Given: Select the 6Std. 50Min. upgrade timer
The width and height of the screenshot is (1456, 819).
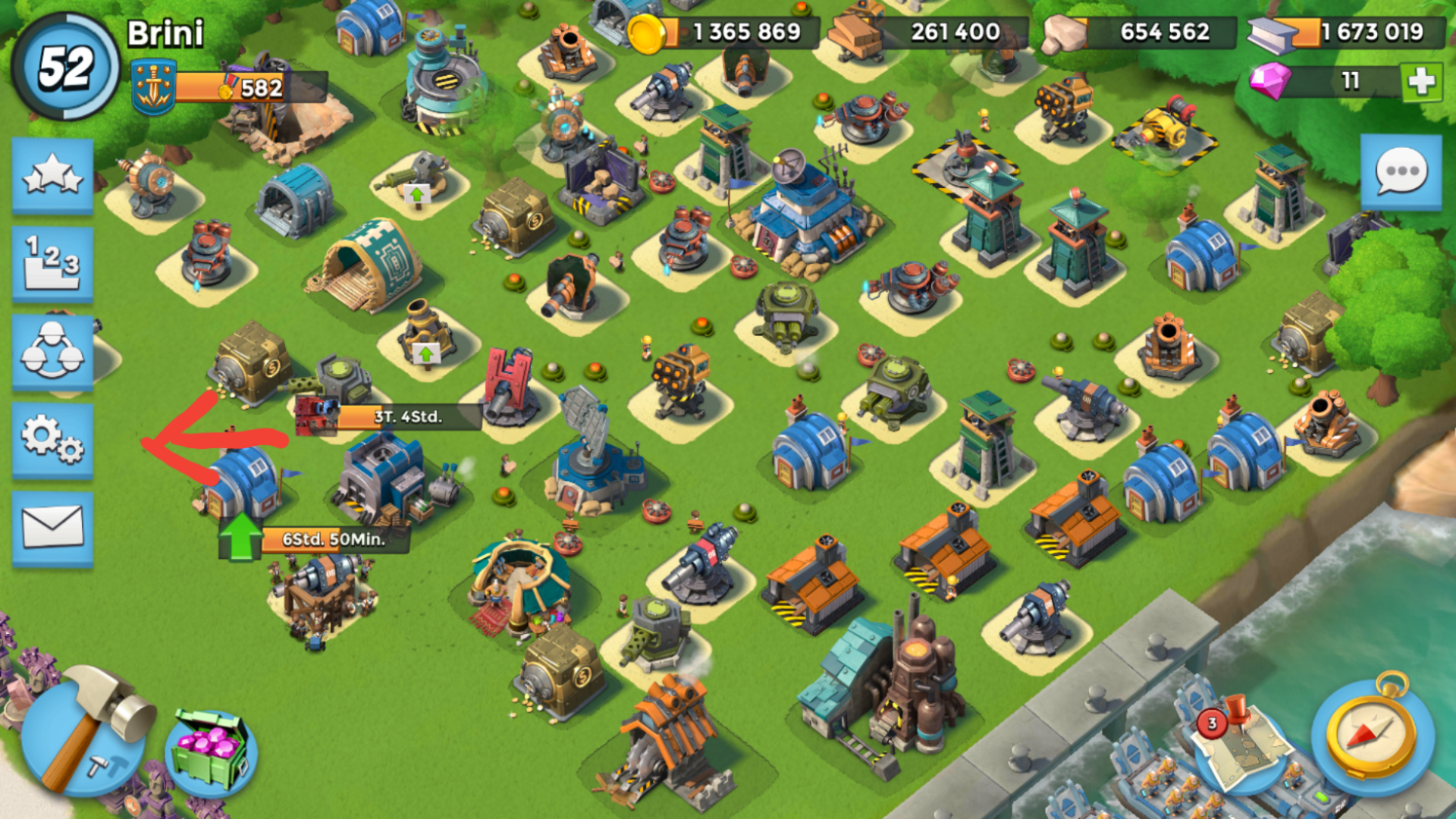Looking at the screenshot, I should tap(334, 539).
